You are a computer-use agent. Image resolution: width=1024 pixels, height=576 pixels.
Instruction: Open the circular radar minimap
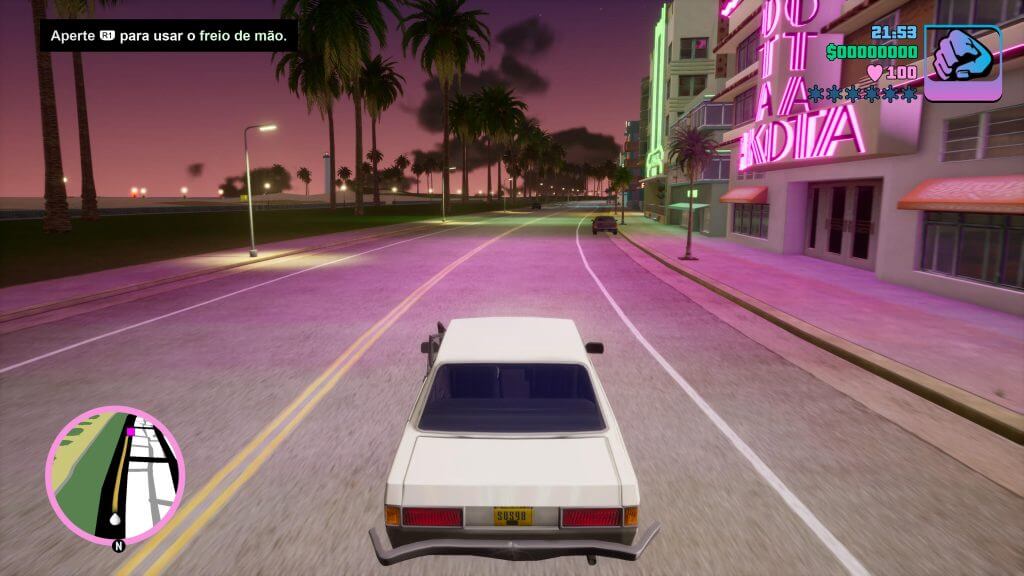pos(115,475)
